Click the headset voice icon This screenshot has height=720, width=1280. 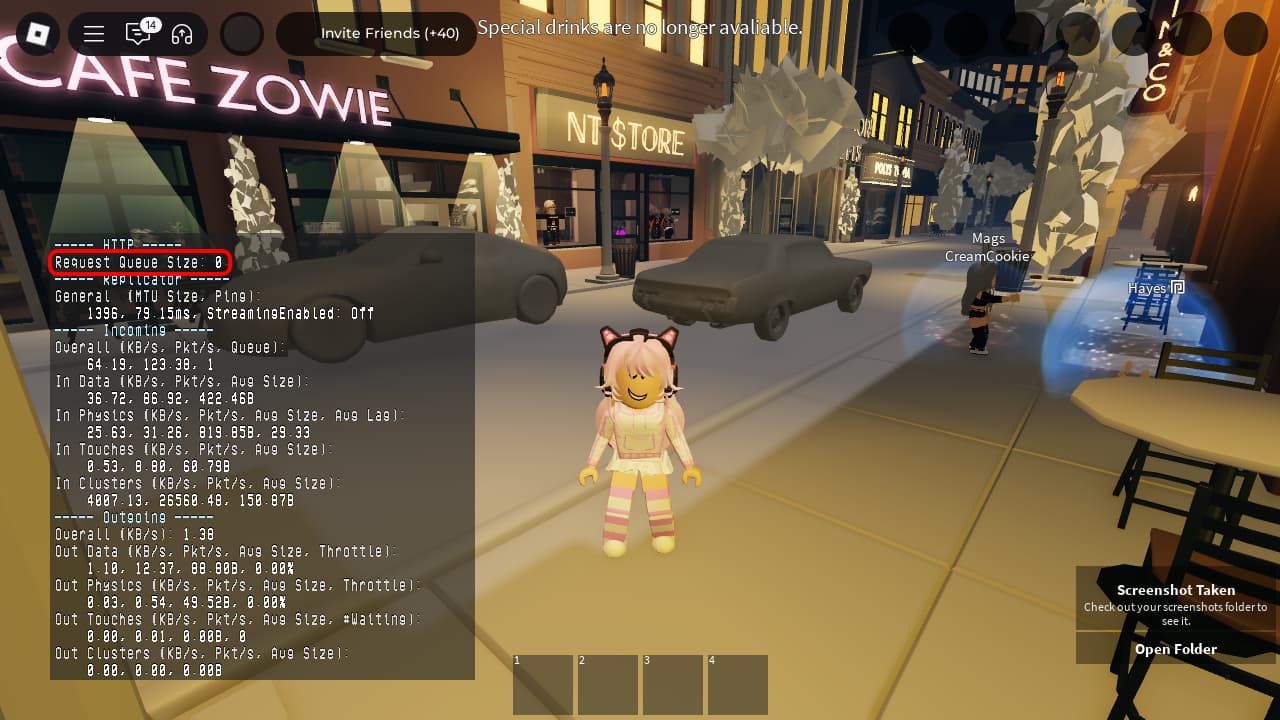click(182, 34)
